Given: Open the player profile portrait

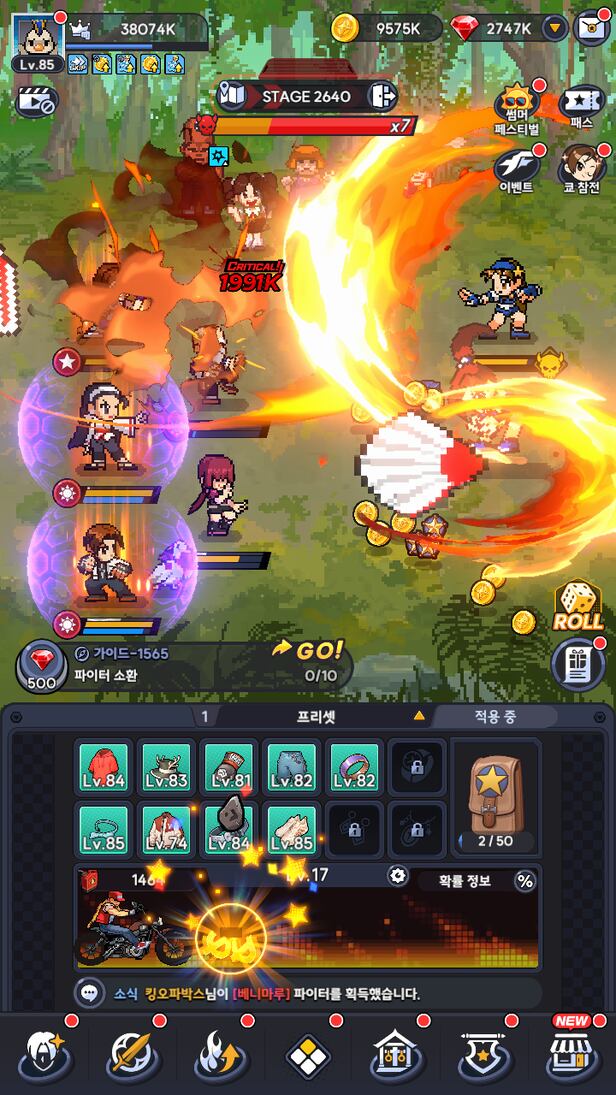Looking at the screenshot, I should [38, 37].
